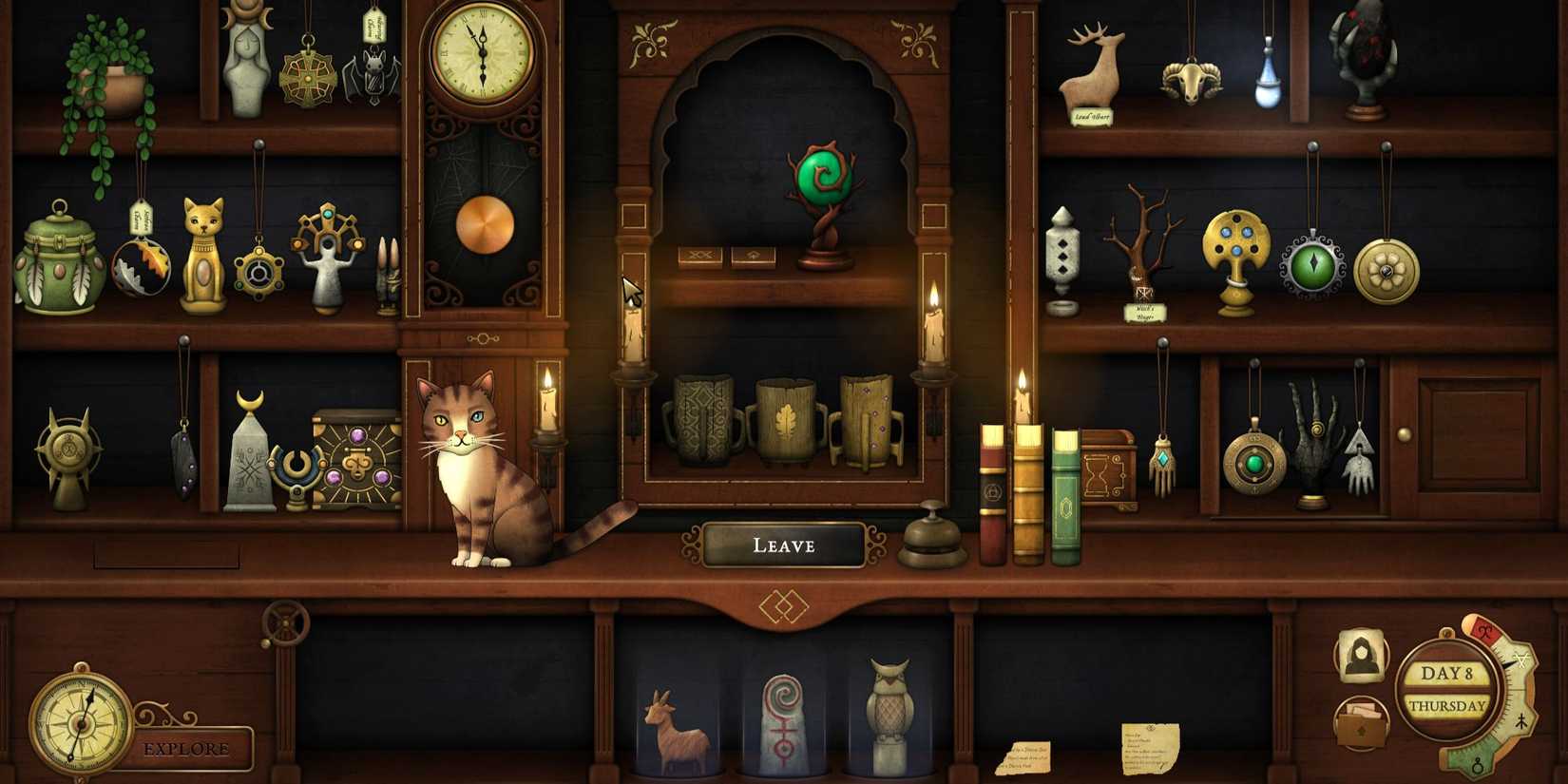Image resolution: width=1568 pixels, height=784 pixels.
Task: Click the Leave button
Action: tap(783, 544)
